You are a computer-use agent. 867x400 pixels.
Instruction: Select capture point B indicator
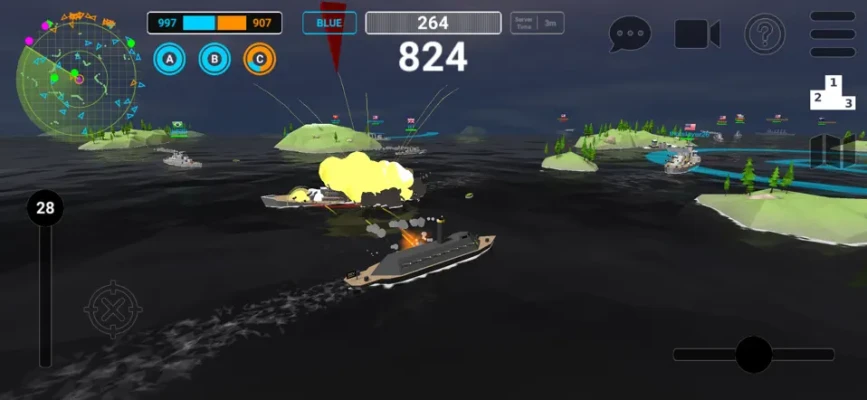215,60
